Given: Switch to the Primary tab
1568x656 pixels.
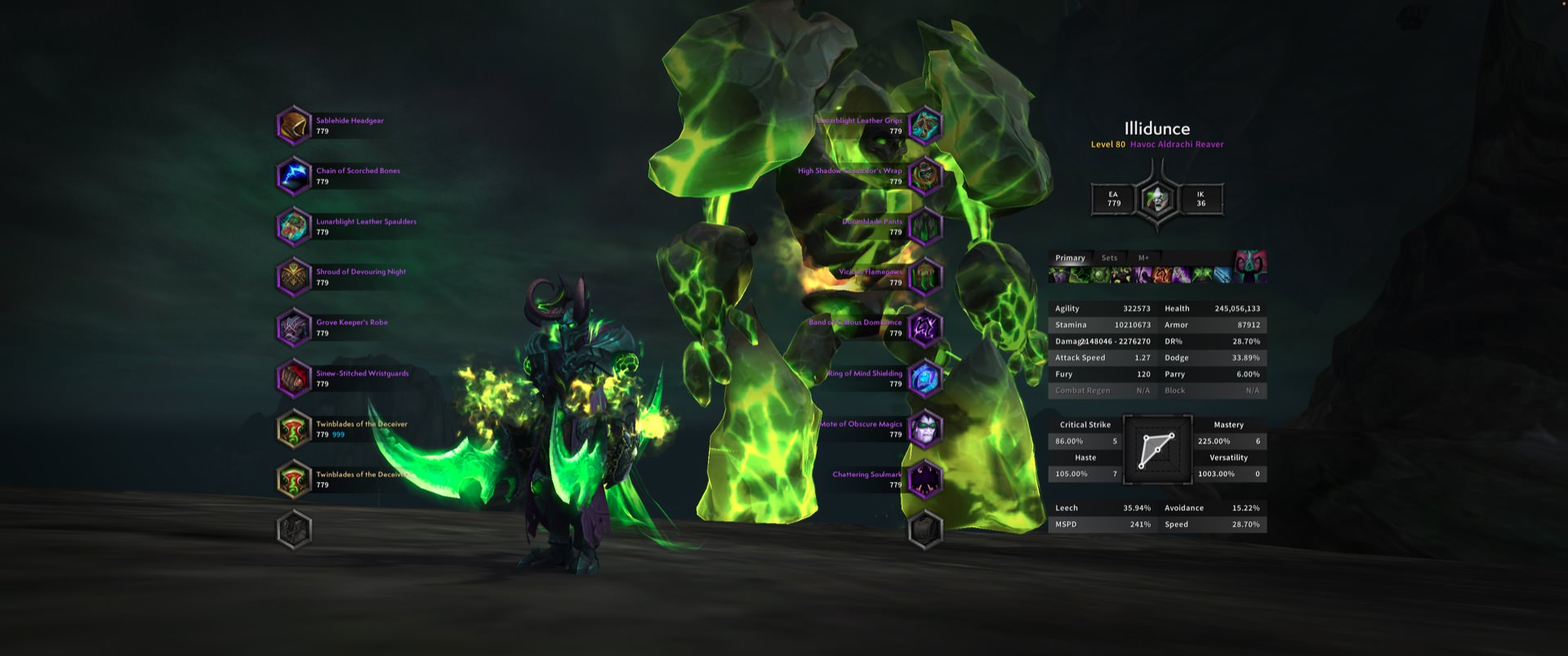Looking at the screenshot, I should [1070, 258].
